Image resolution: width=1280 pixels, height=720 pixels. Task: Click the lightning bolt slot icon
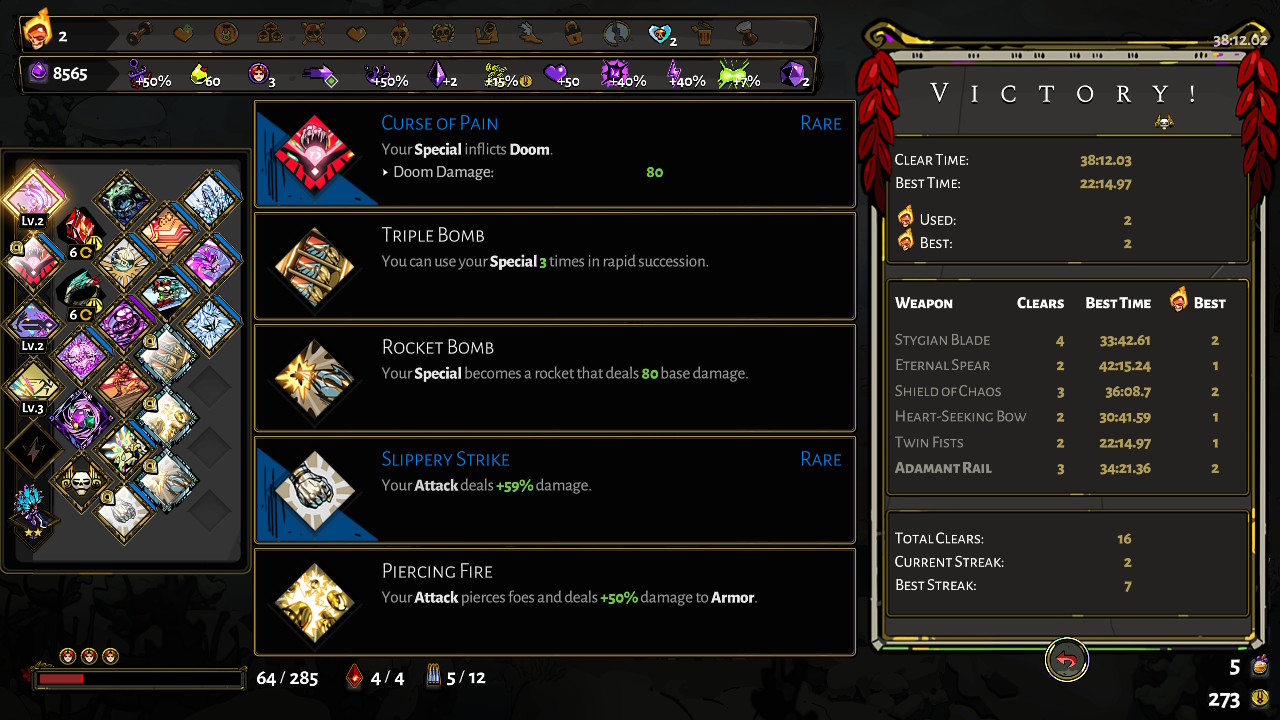[x=33, y=449]
